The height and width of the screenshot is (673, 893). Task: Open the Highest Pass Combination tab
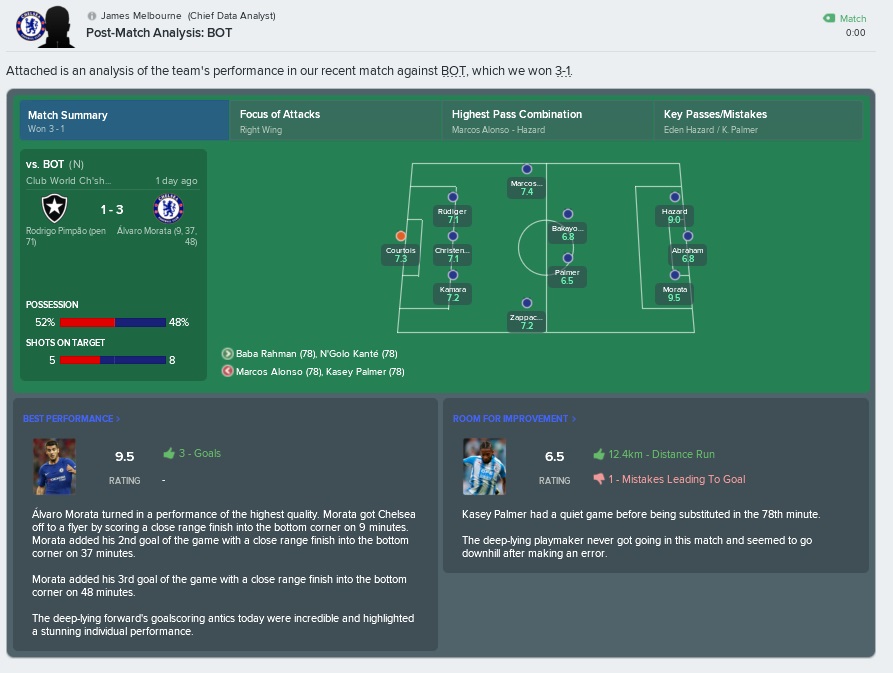coord(547,120)
